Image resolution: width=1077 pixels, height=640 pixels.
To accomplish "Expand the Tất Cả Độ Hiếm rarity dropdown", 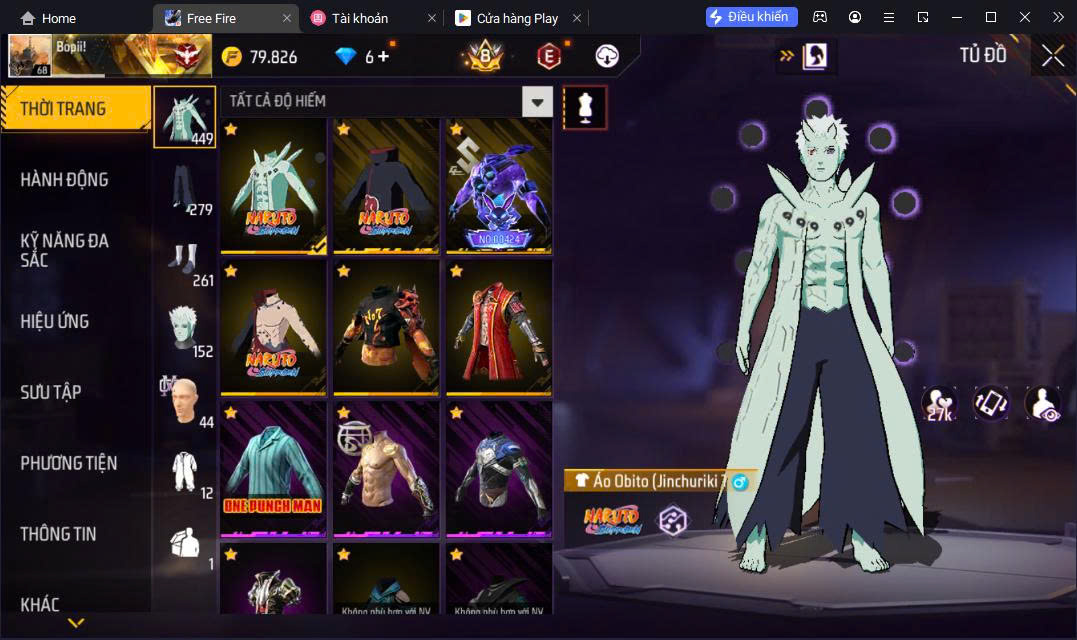I will [538, 101].
